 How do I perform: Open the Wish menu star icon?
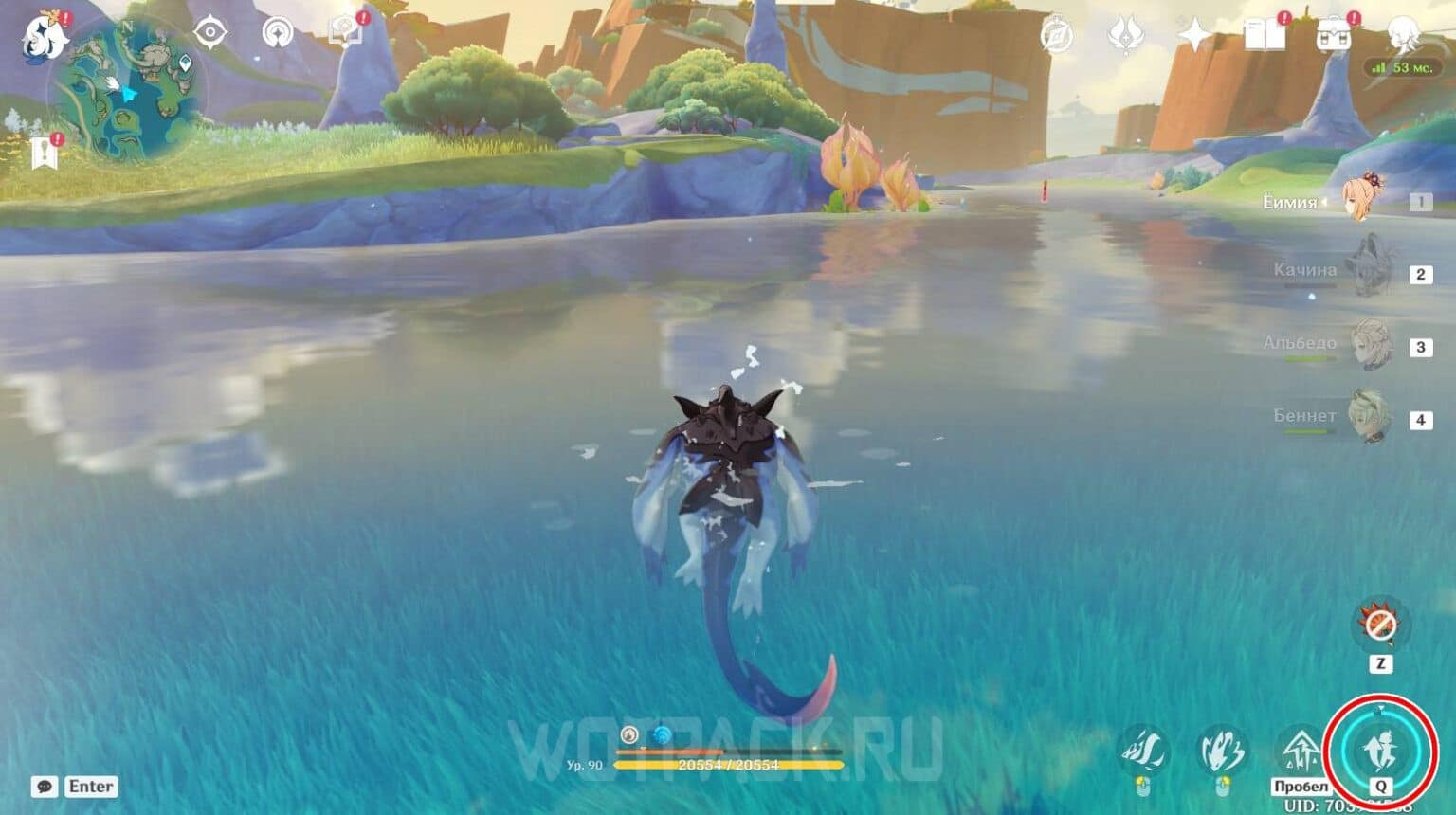click(x=1196, y=33)
